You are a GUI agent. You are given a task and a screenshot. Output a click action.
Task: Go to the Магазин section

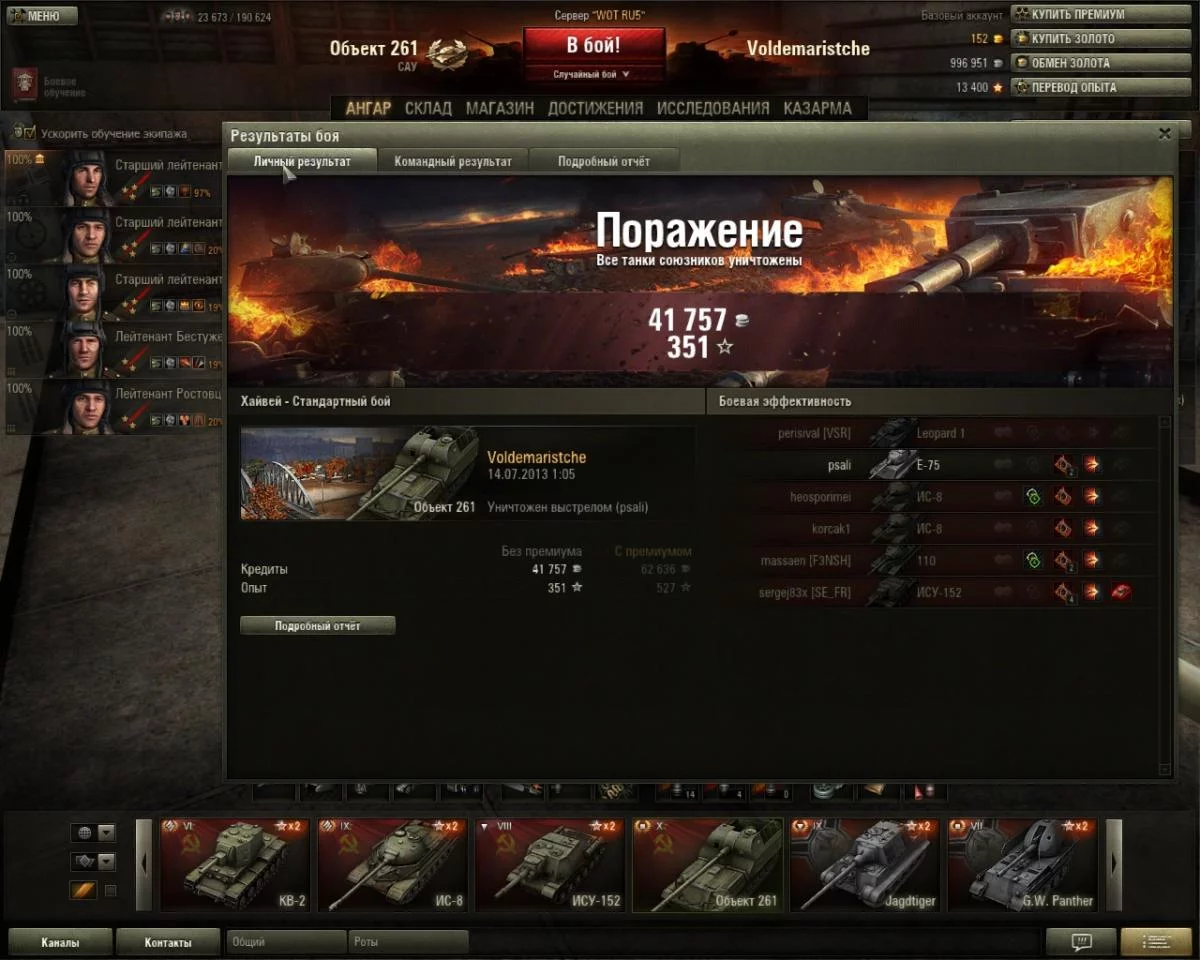[x=499, y=108]
